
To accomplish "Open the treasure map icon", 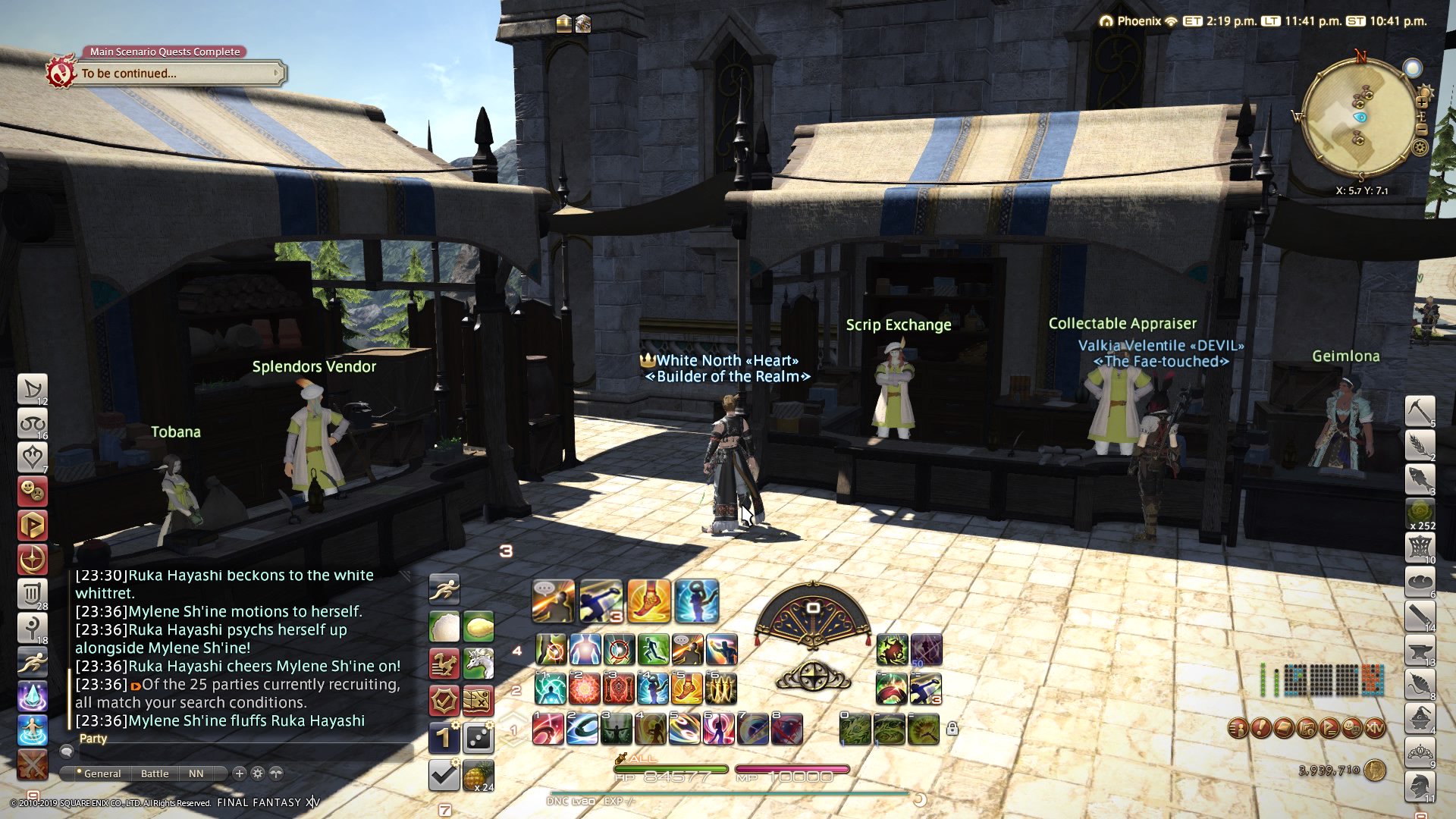I will tap(479, 701).
